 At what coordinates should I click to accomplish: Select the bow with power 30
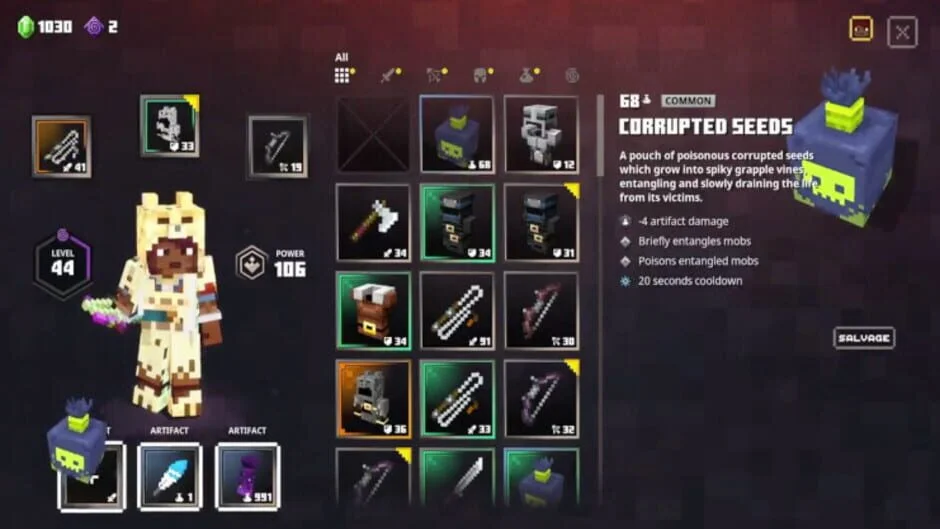(541, 310)
